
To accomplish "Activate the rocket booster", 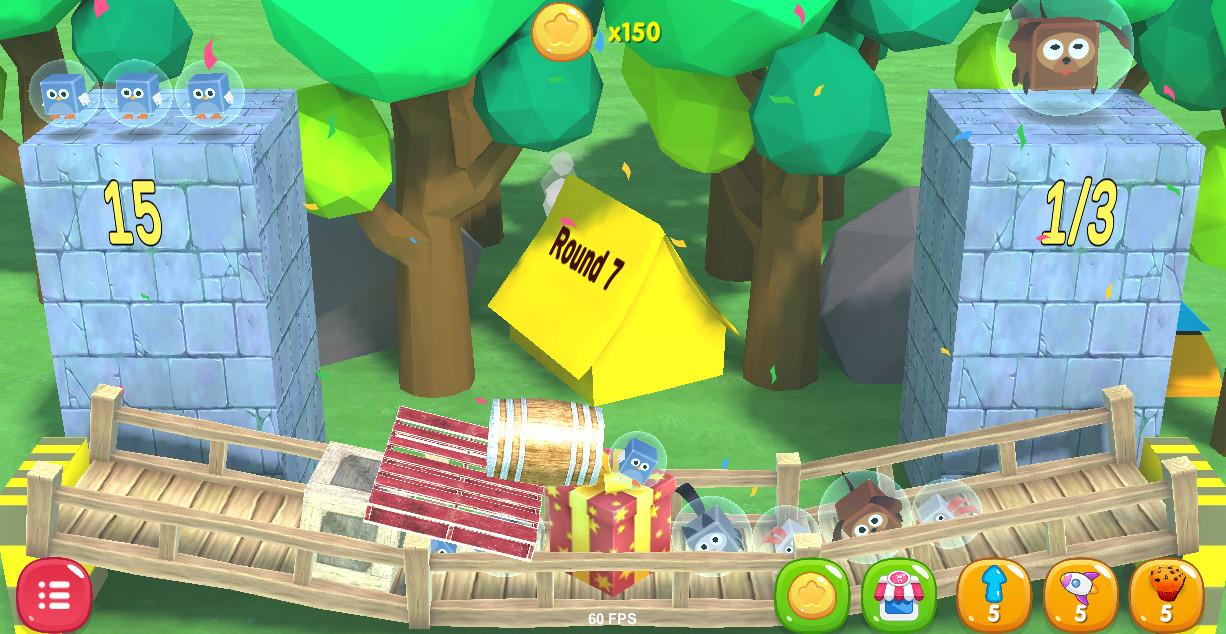I will click(x=1080, y=595).
